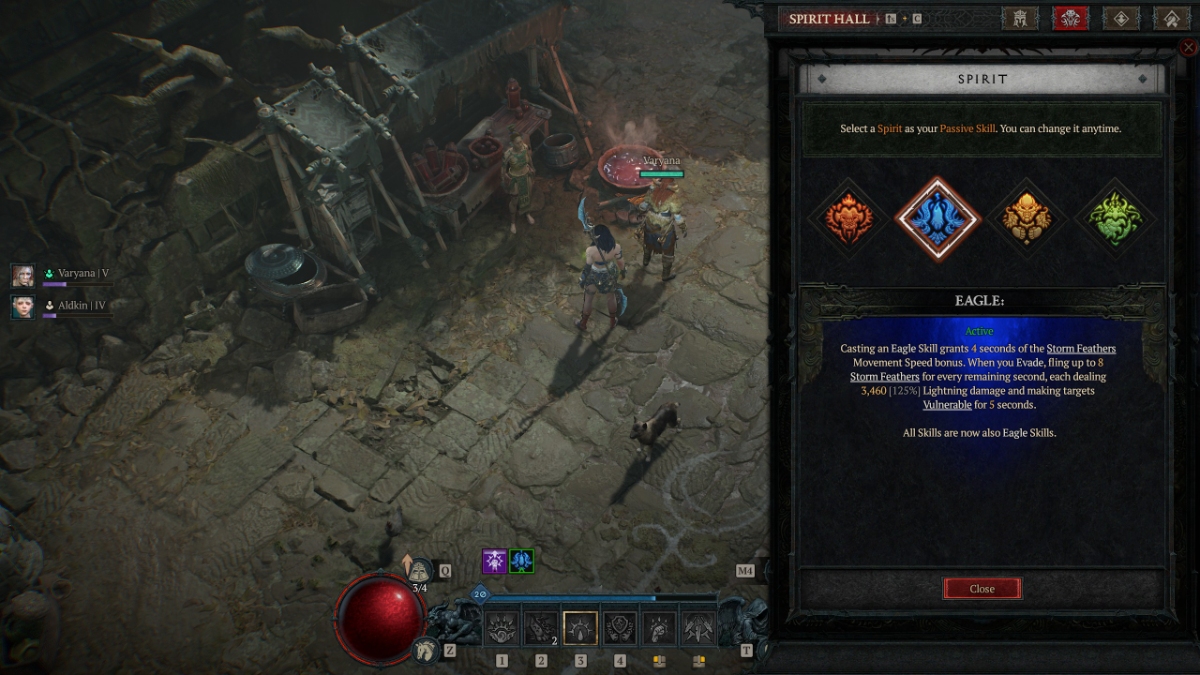This screenshot has height=675, width=1200.
Task: Activate skill slot 1 on hotbar
Action: click(502, 628)
